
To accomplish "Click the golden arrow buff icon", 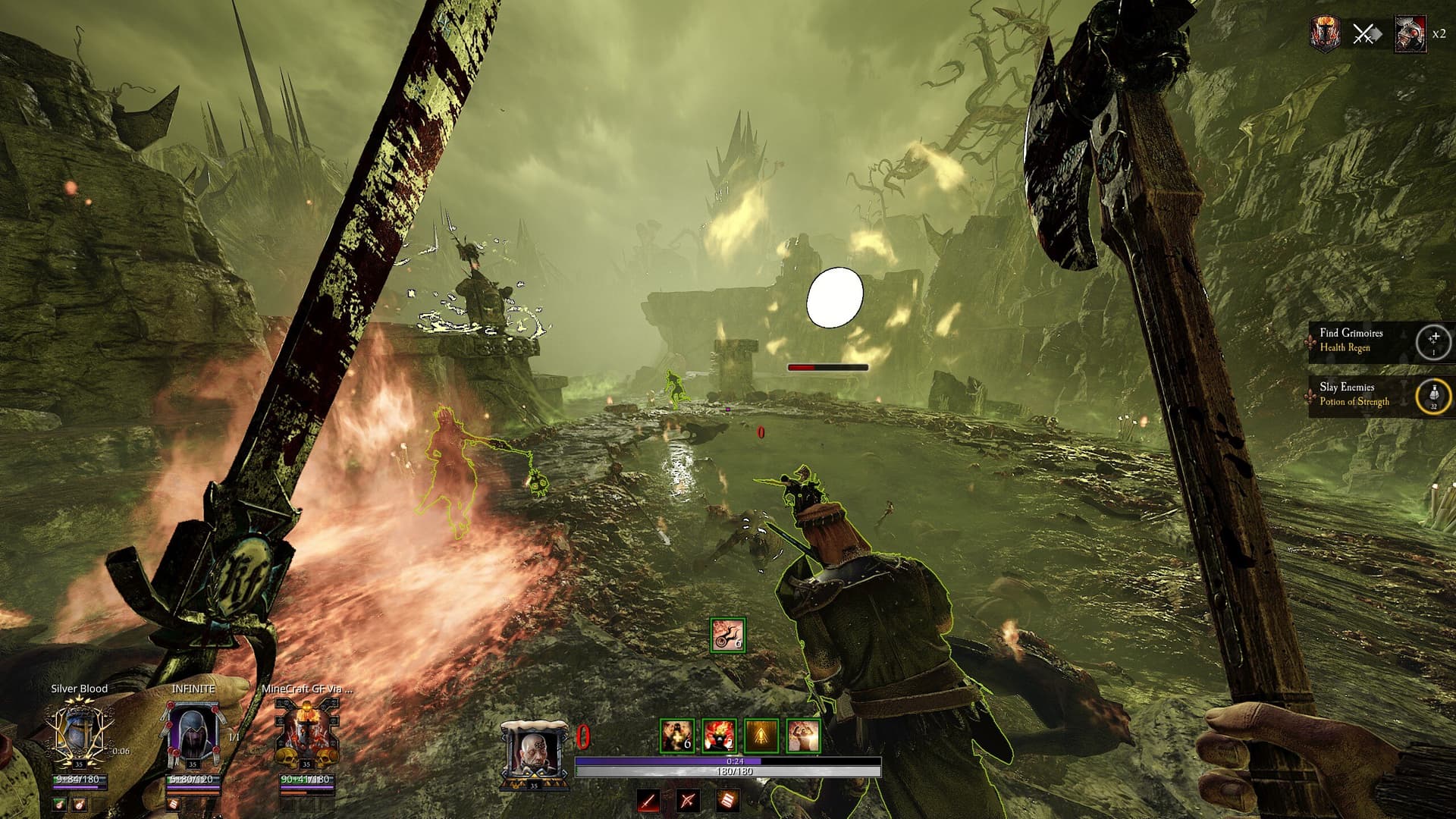I will tap(761, 736).
